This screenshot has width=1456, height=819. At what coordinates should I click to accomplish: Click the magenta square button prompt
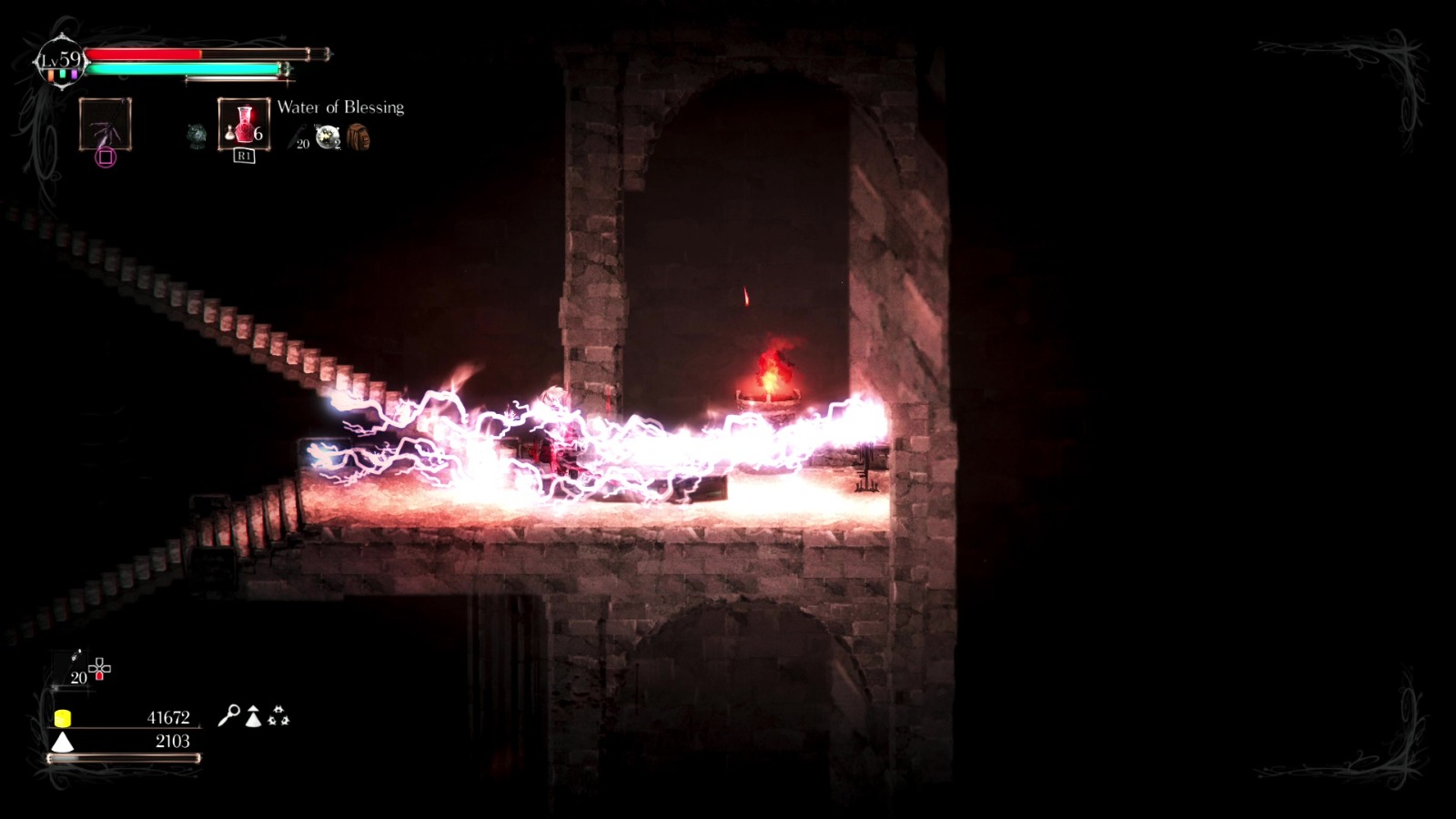click(106, 157)
